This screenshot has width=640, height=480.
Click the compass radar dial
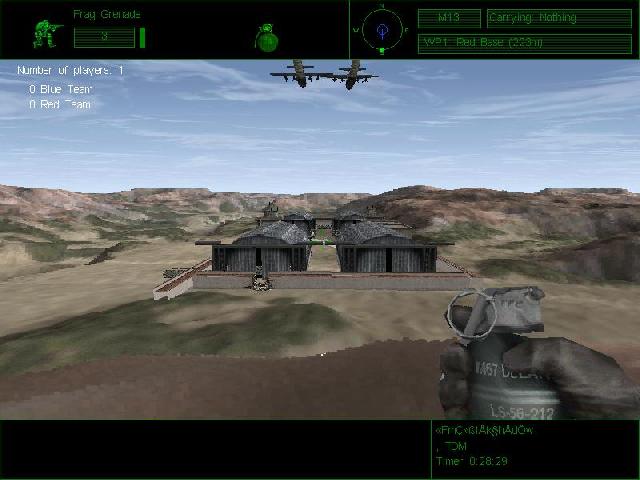[381, 29]
